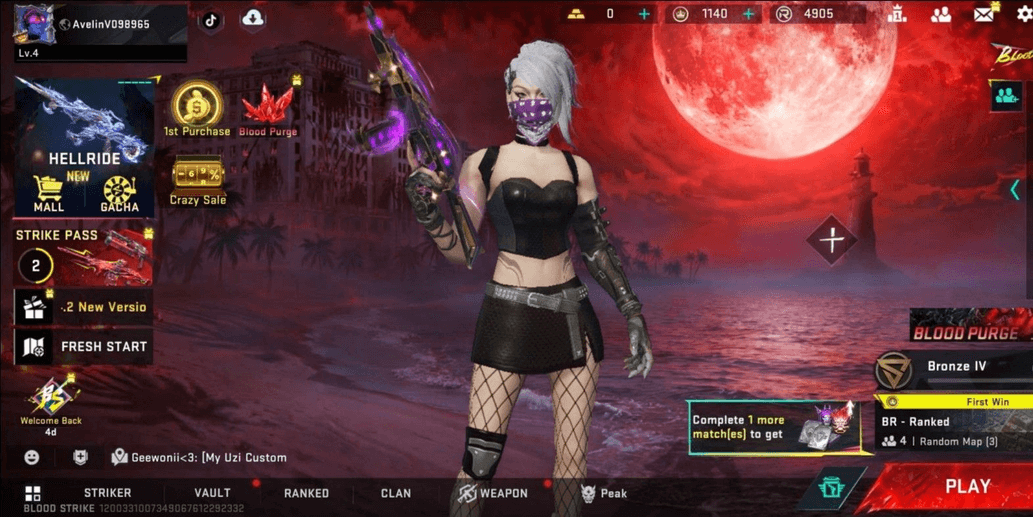Open the STRIKE PASS banner
The image size is (1033, 517).
click(84, 257)
